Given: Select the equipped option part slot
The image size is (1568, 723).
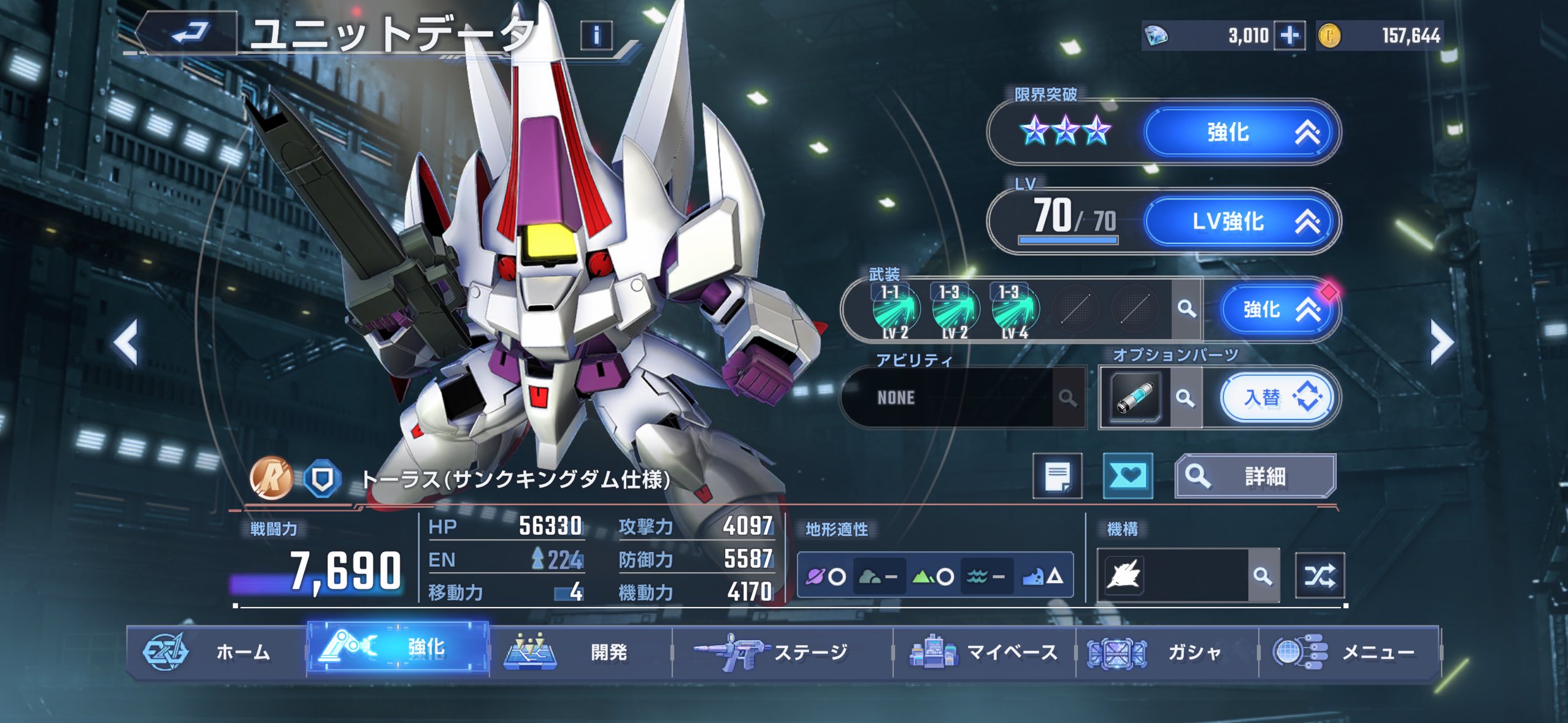Looking at the screenshot, I should 1136,398.
